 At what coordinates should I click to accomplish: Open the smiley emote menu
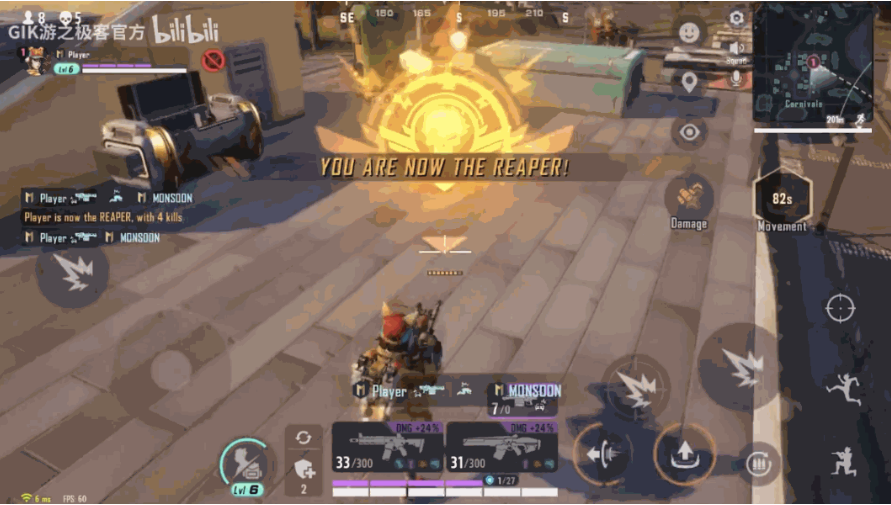pyautogui.click(x=689, y=31)
